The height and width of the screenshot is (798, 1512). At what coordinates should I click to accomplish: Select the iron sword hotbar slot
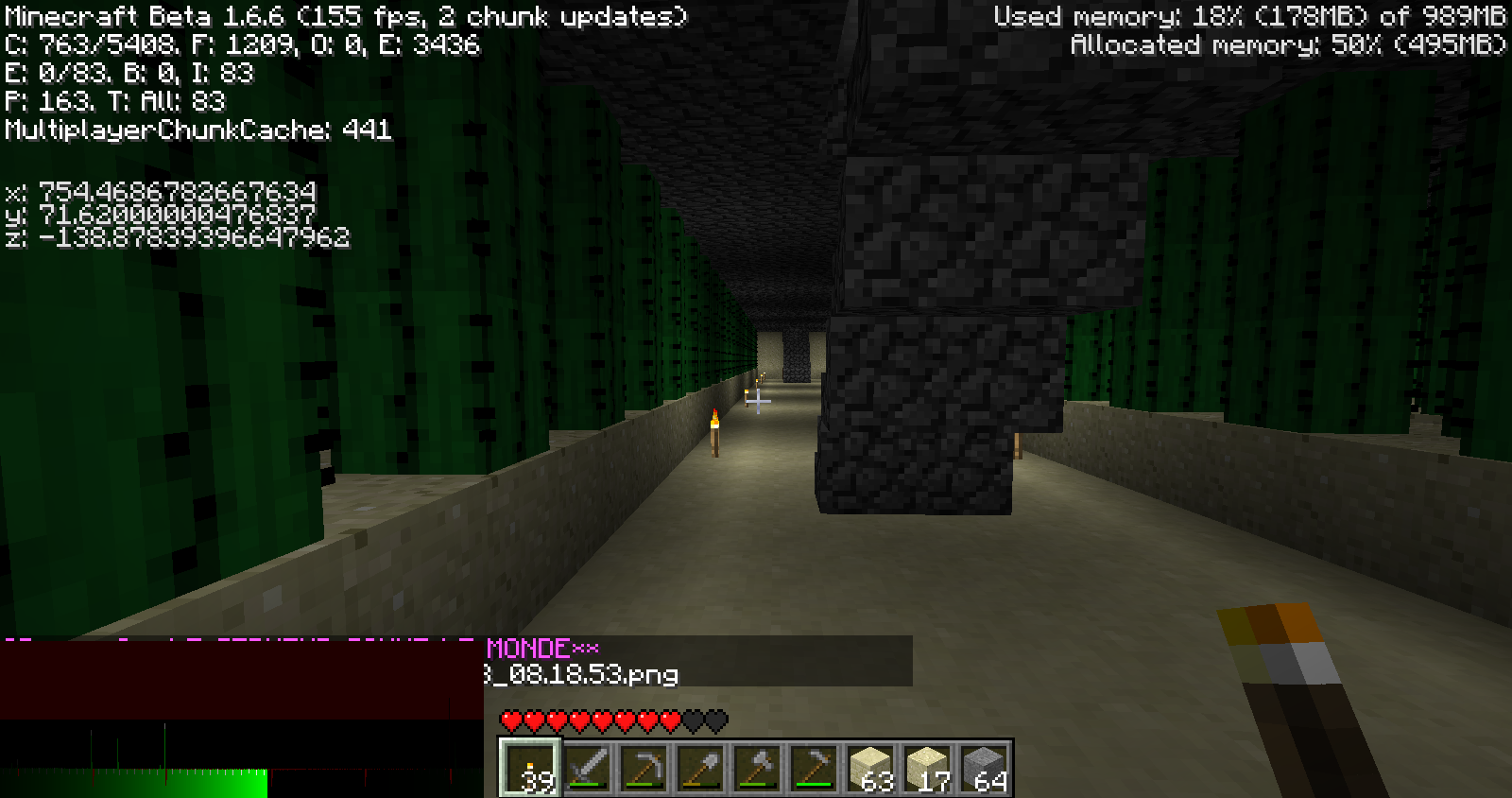coord(587,768)
